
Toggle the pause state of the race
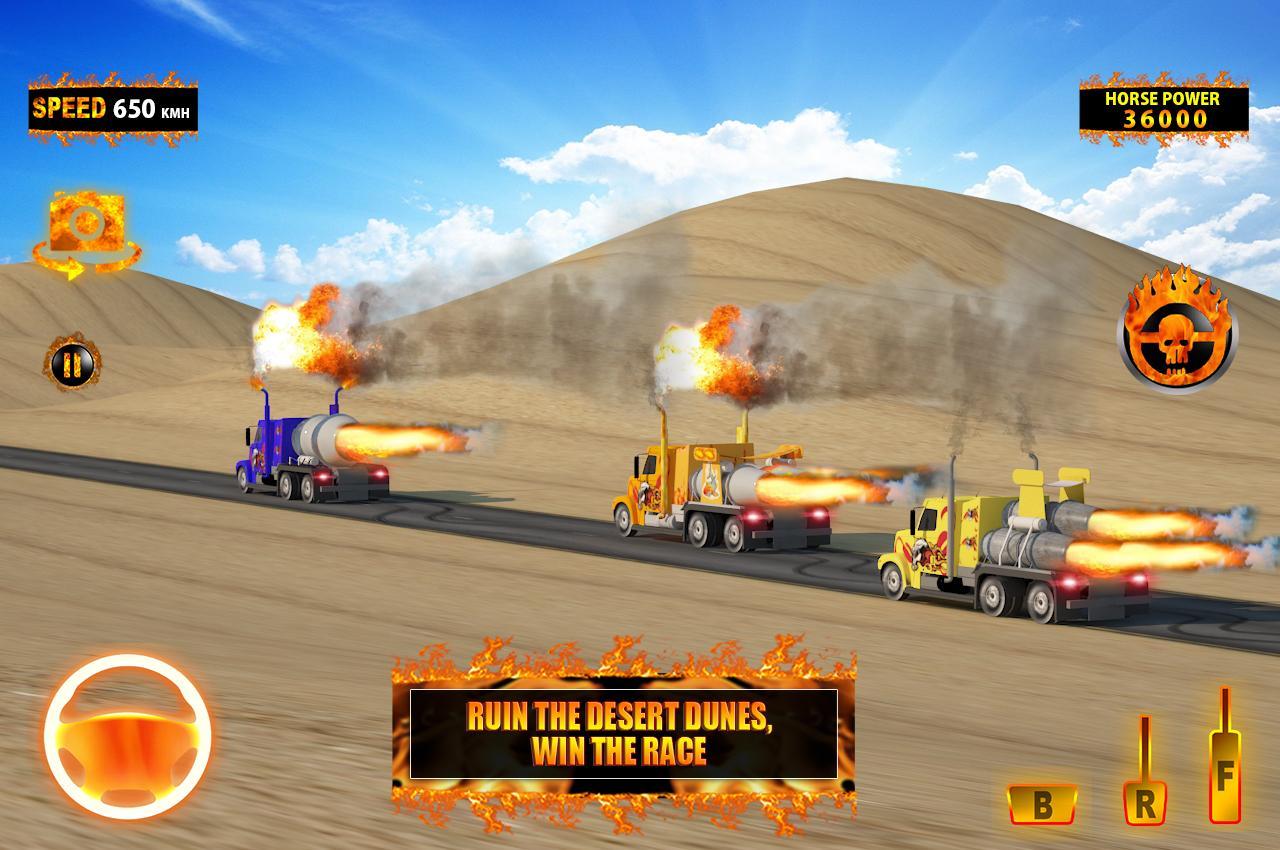point(70,365)
